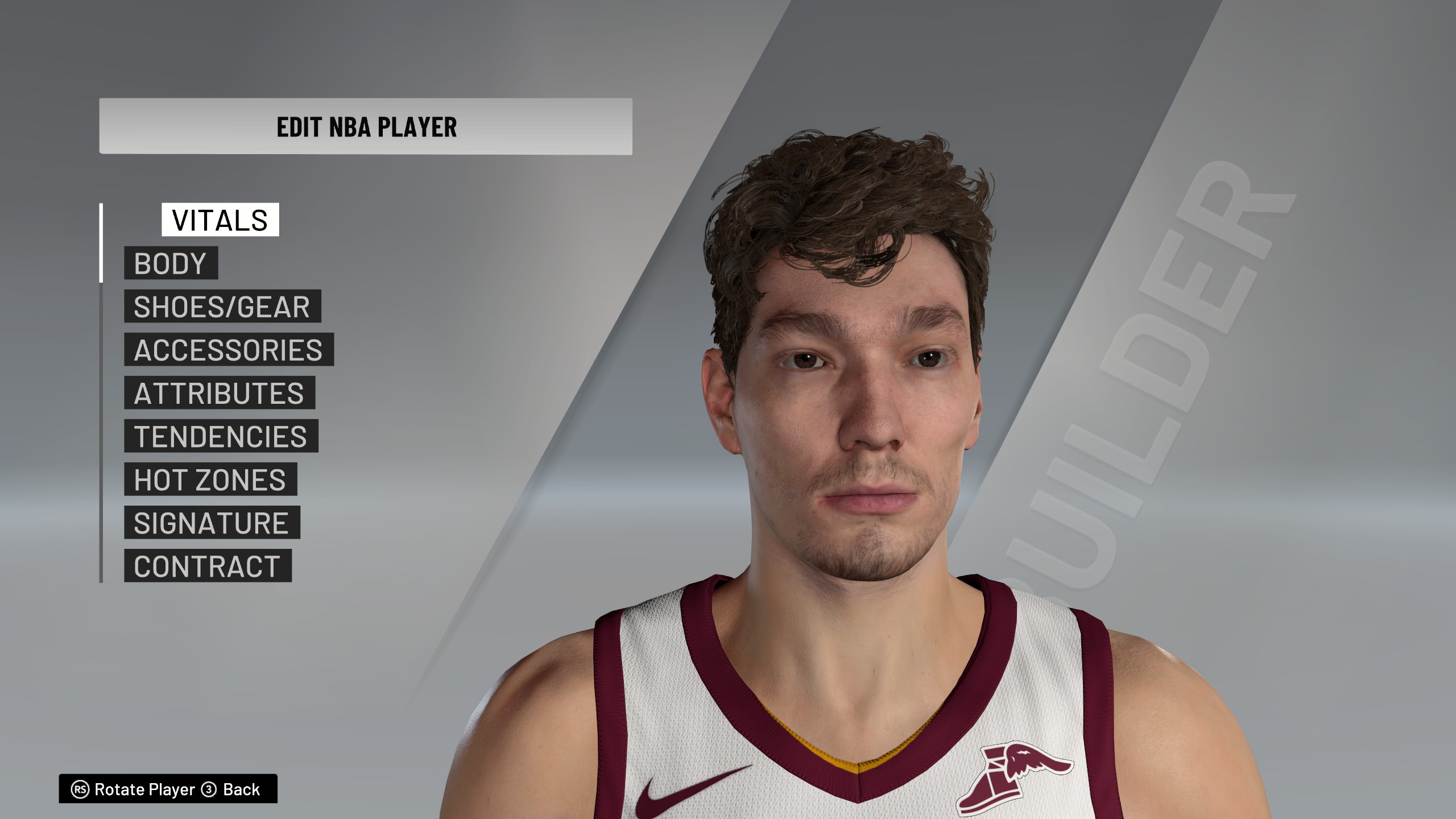Choose the Shoes/Gear option
Image resolution: width=1456 pixels, height=819 pixels.
pyautogui.click(x=222, y=307)
